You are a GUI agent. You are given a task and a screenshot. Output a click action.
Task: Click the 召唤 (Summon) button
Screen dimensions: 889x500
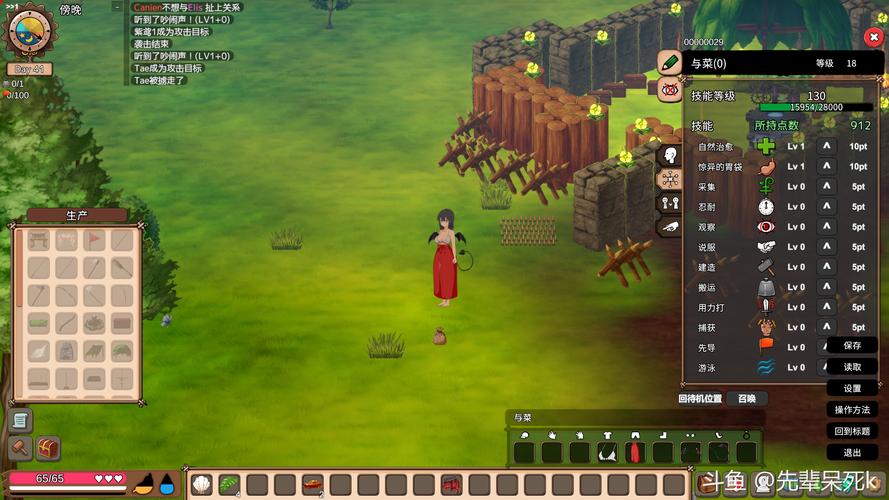pos(747,398)
